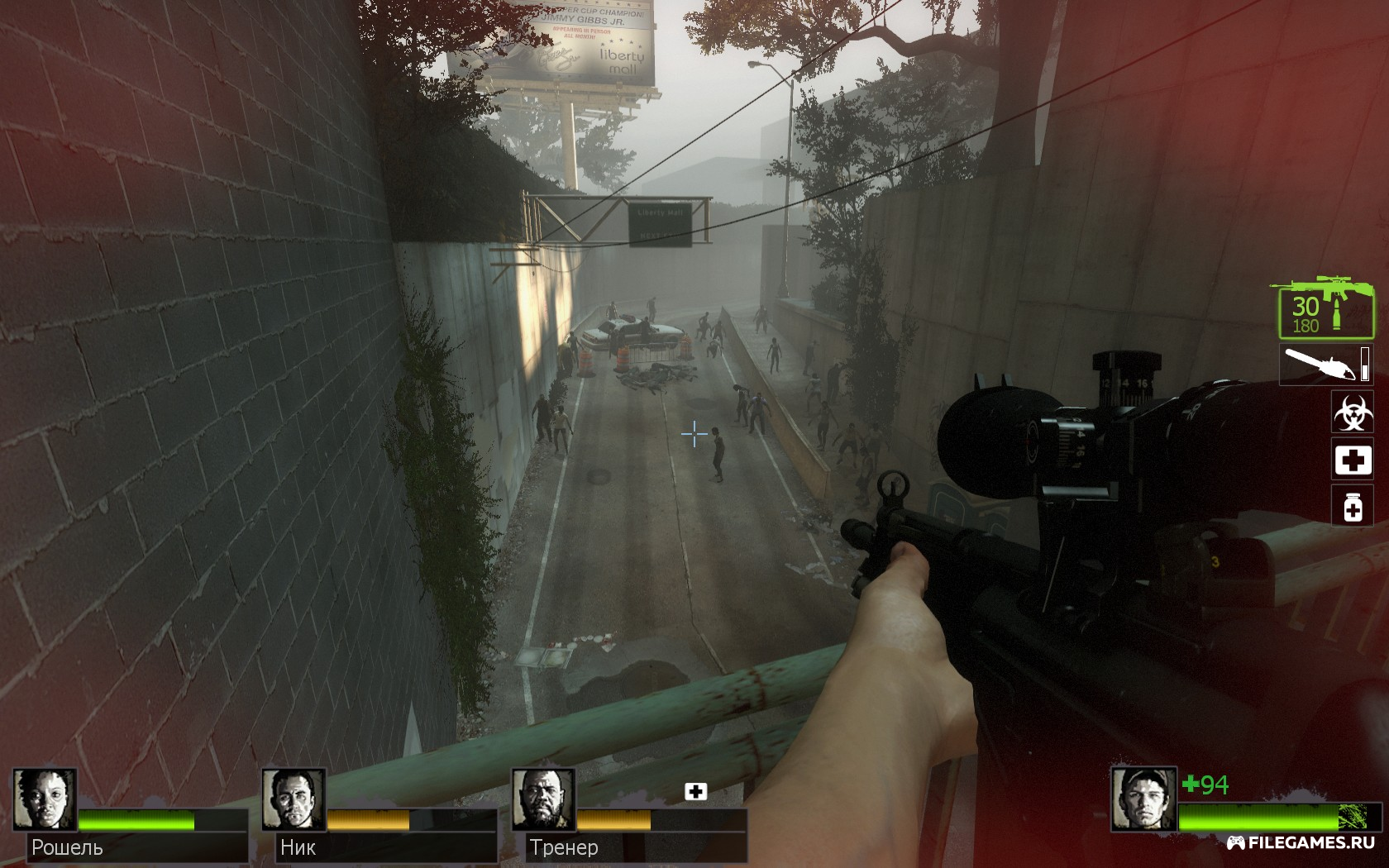Viewport: 1389px width, 868px height.
Task: Select the bile bomb biohazard slot
Action: pyautogui.click(x=1352, y=412)
